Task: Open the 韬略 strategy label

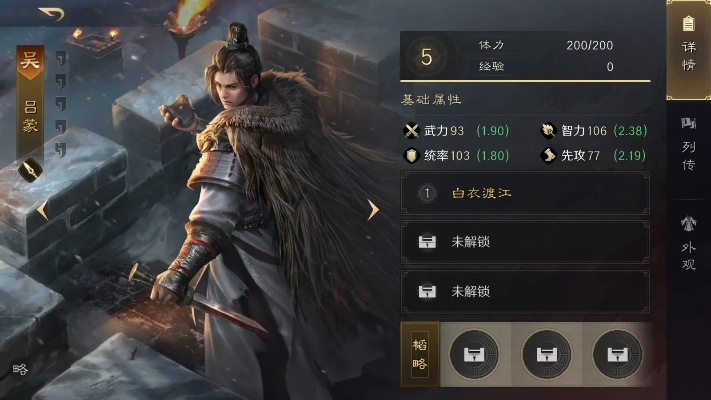Action: pyautogui.click(x=419, y=353)
